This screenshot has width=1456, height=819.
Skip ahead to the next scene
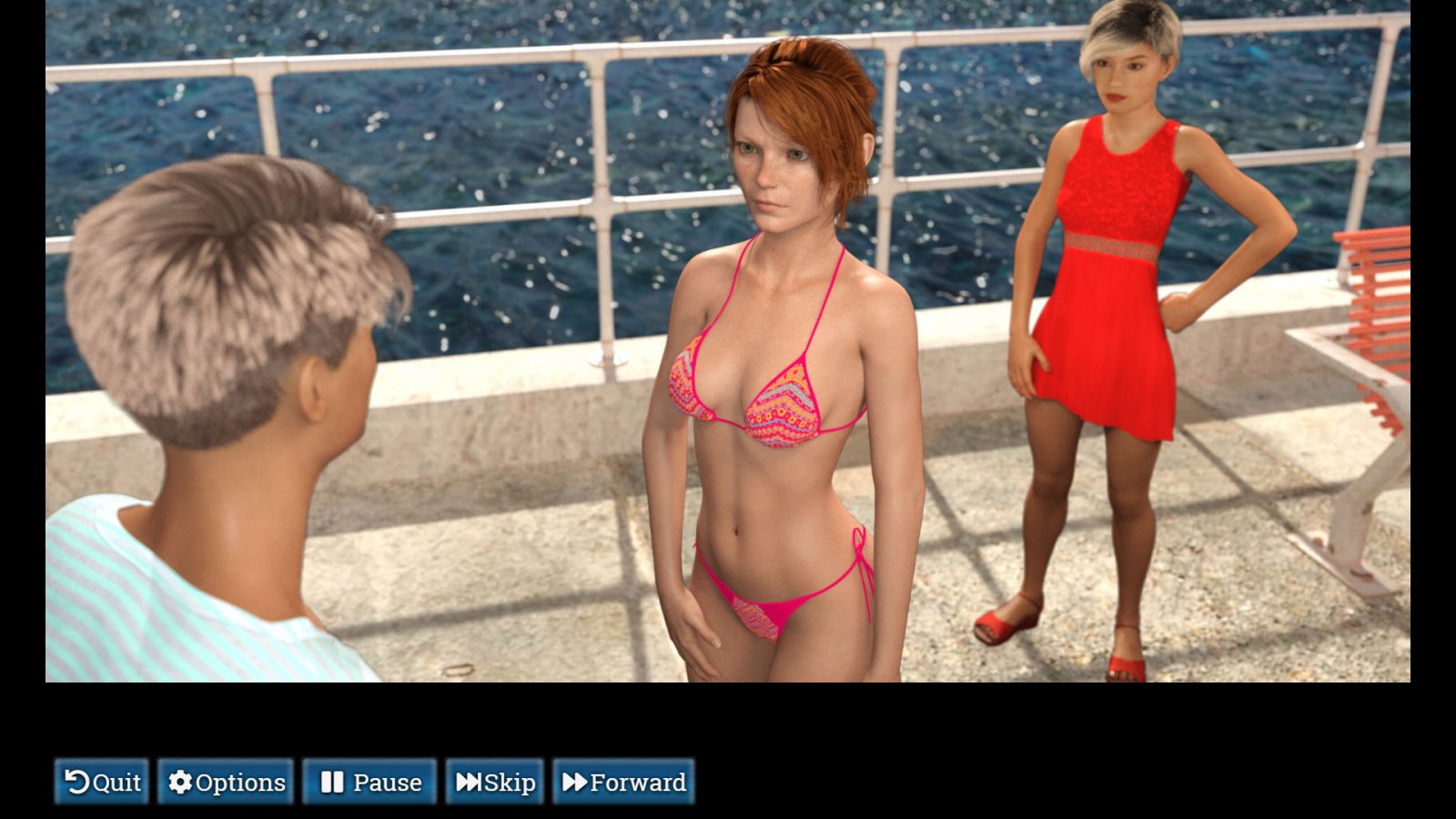coord(496,782)
